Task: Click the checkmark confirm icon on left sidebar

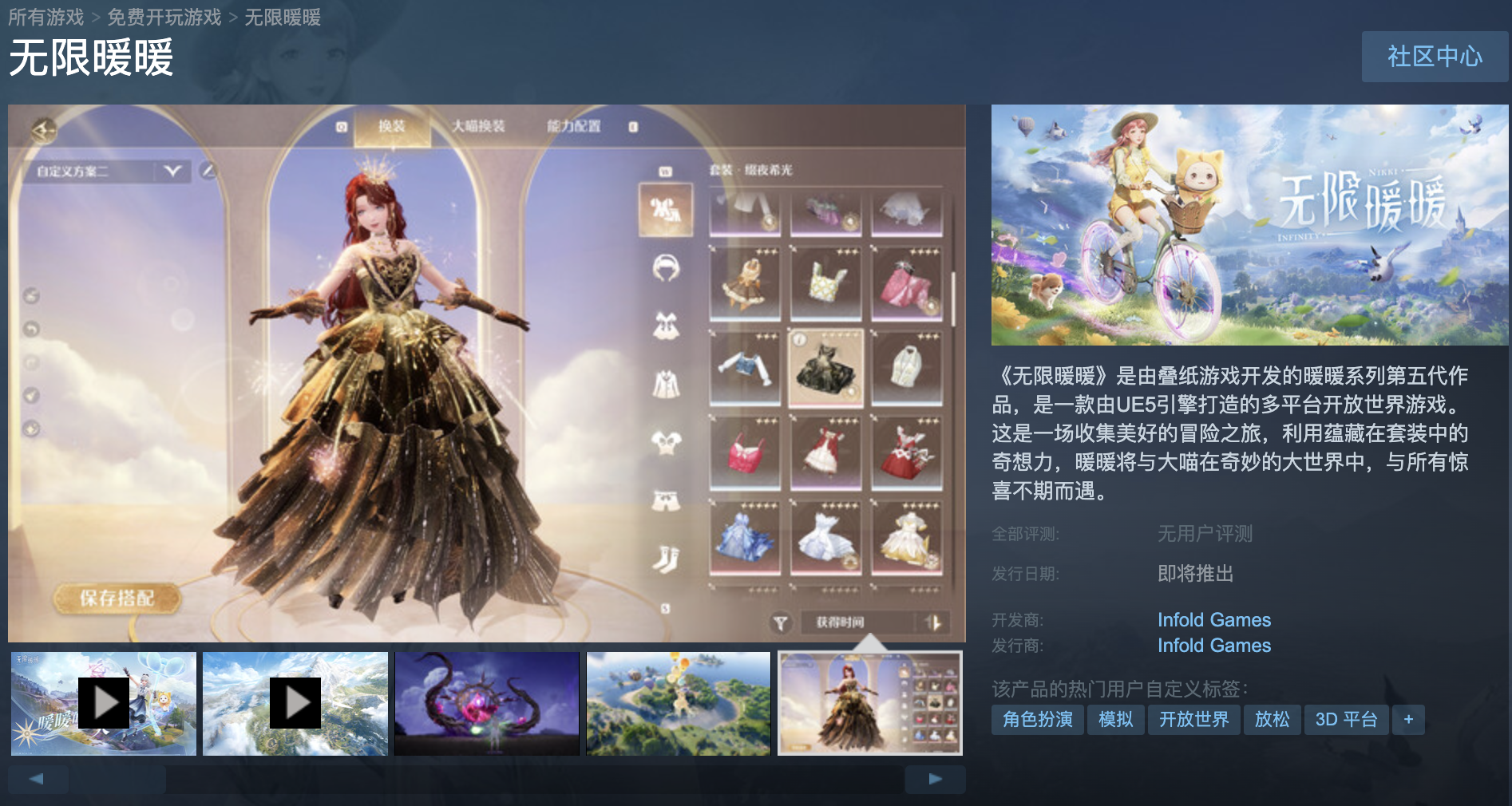Action: pyautogui.click(x=30, y=394)
